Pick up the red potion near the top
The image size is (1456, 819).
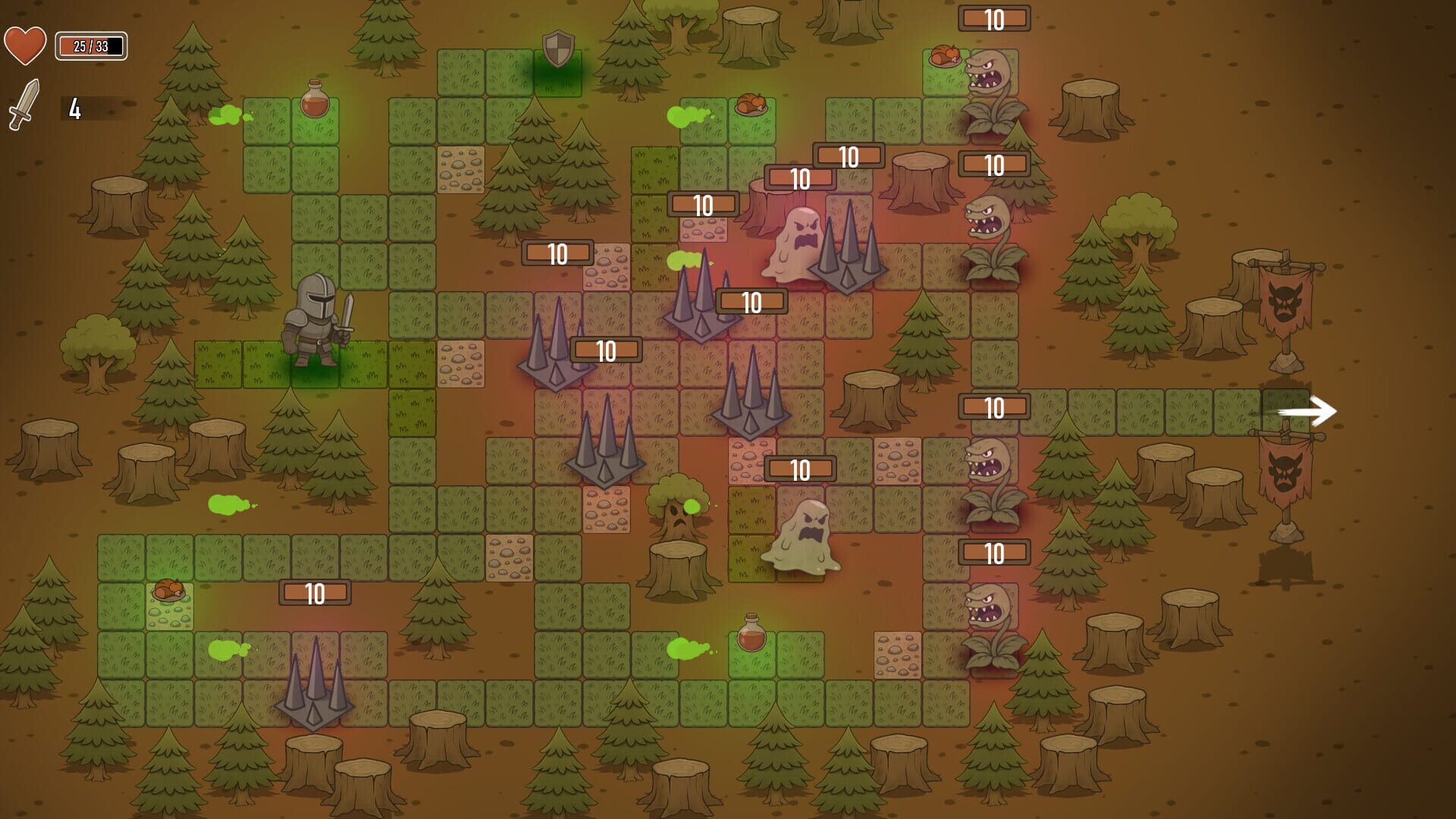click(313, 99)
